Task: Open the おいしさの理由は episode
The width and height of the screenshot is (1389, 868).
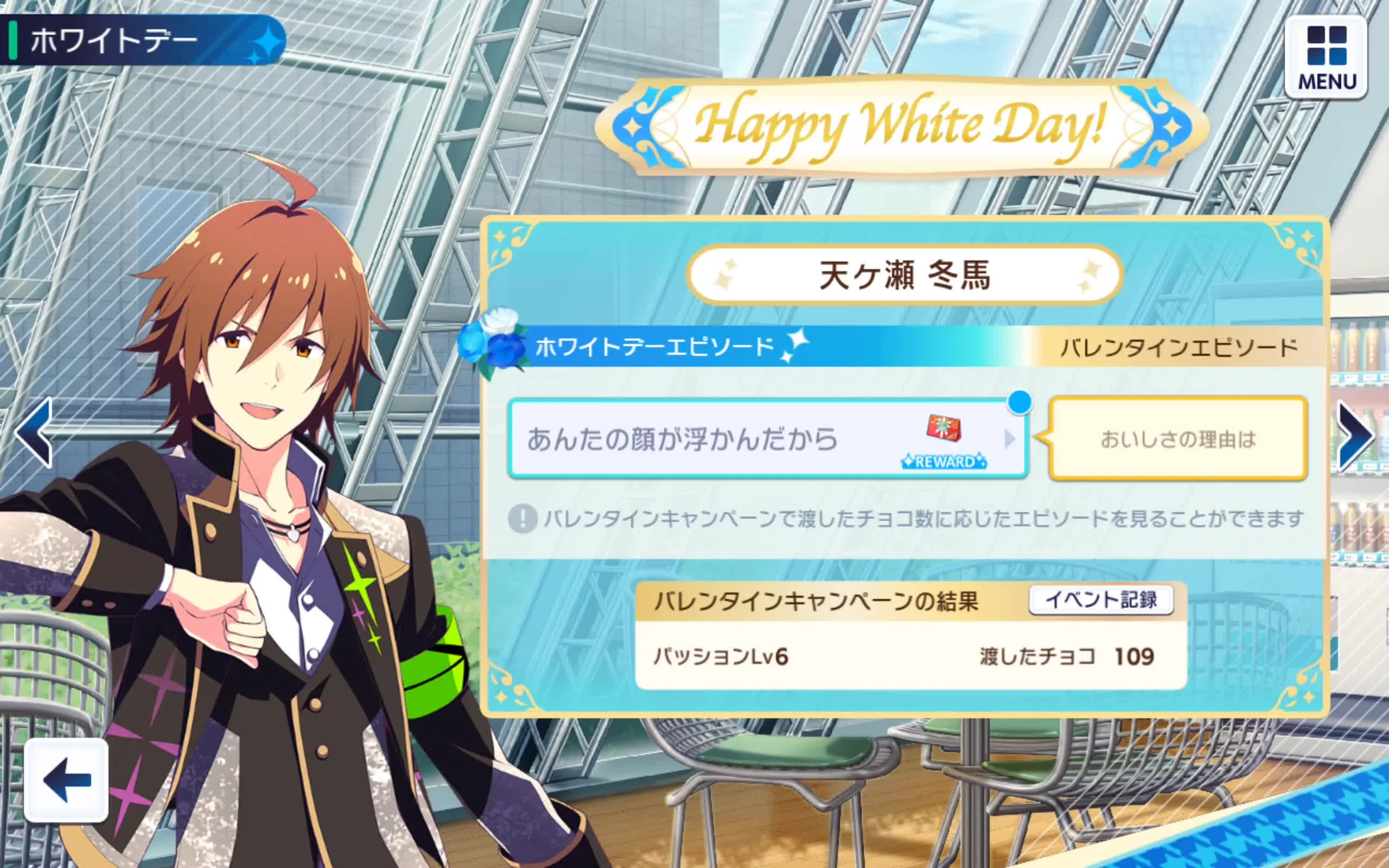Action: [1178, 439]
